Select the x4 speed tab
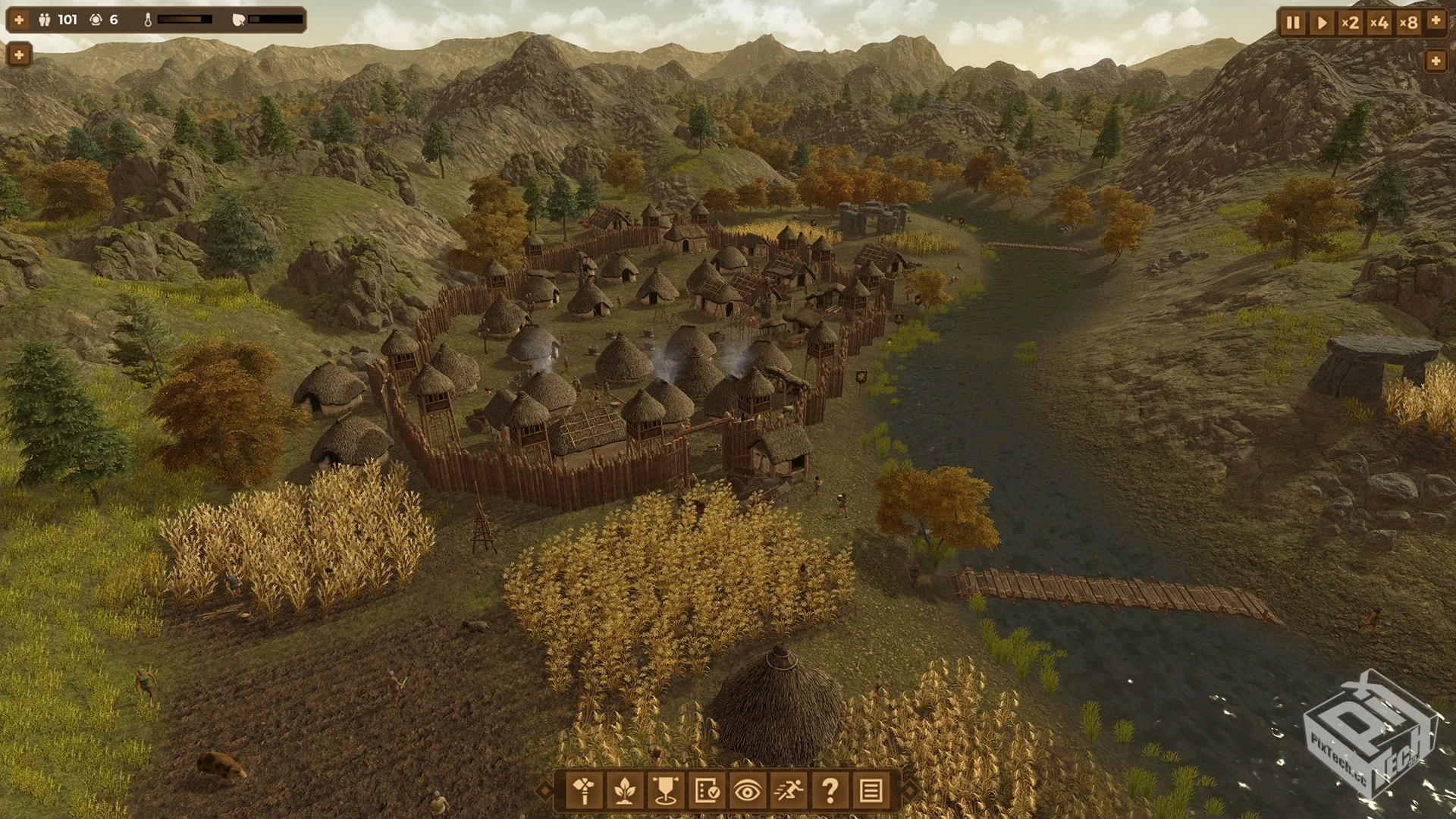The image size is (1456, 819). click(x=1380, y=23)
